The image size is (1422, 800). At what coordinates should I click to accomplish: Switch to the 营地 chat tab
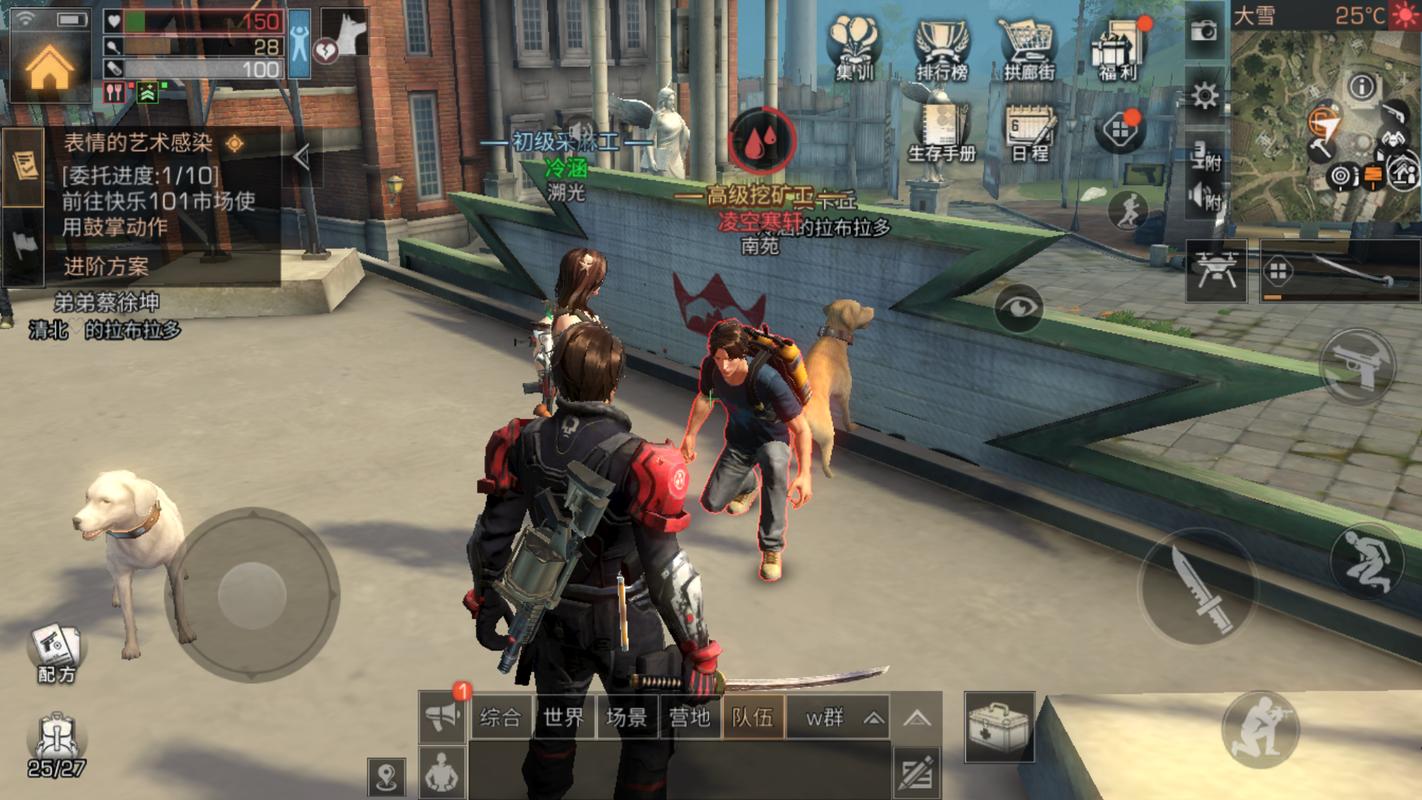tap(689, 717)
